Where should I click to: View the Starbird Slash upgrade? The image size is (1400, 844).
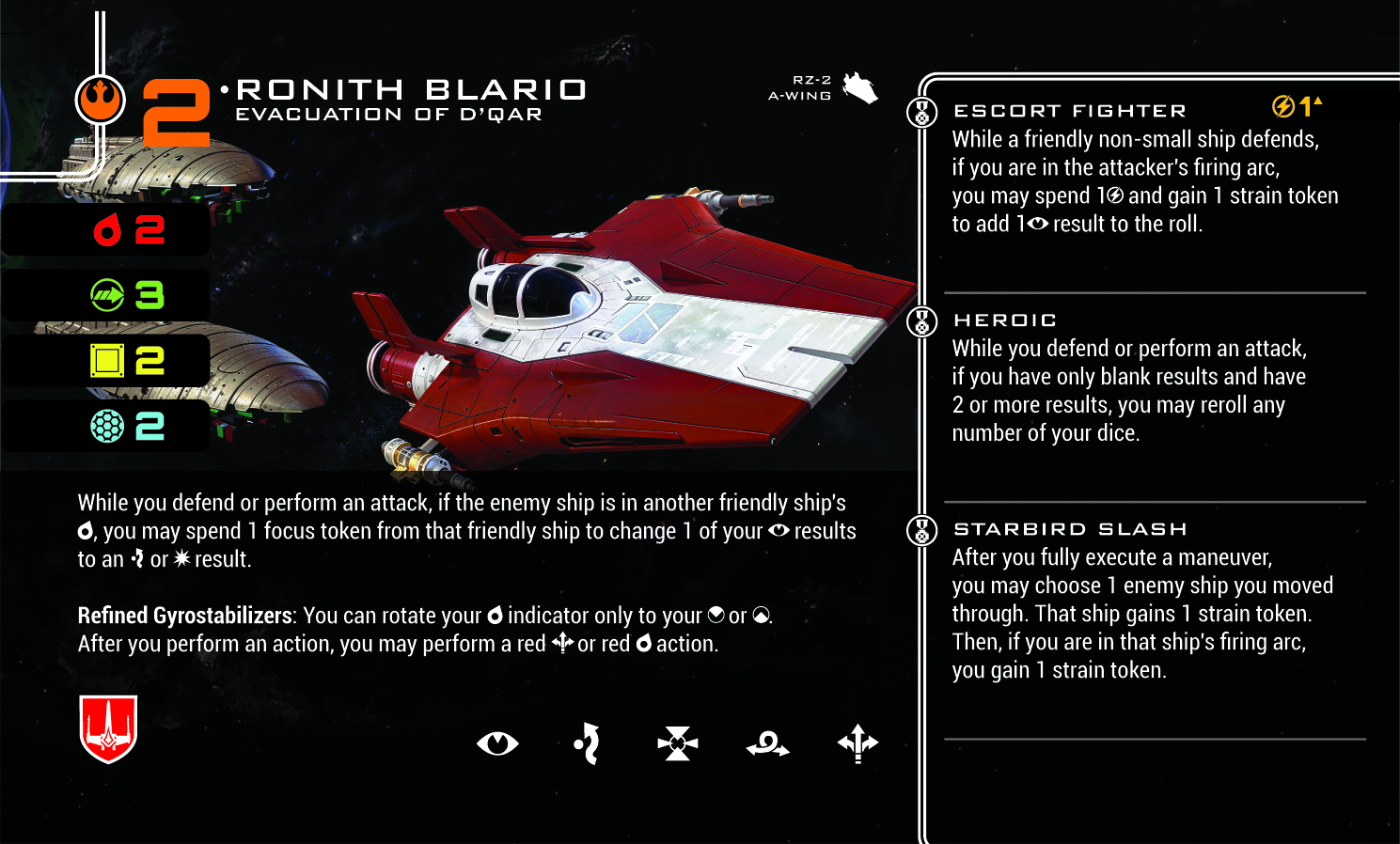click(x=1070, y=529)
